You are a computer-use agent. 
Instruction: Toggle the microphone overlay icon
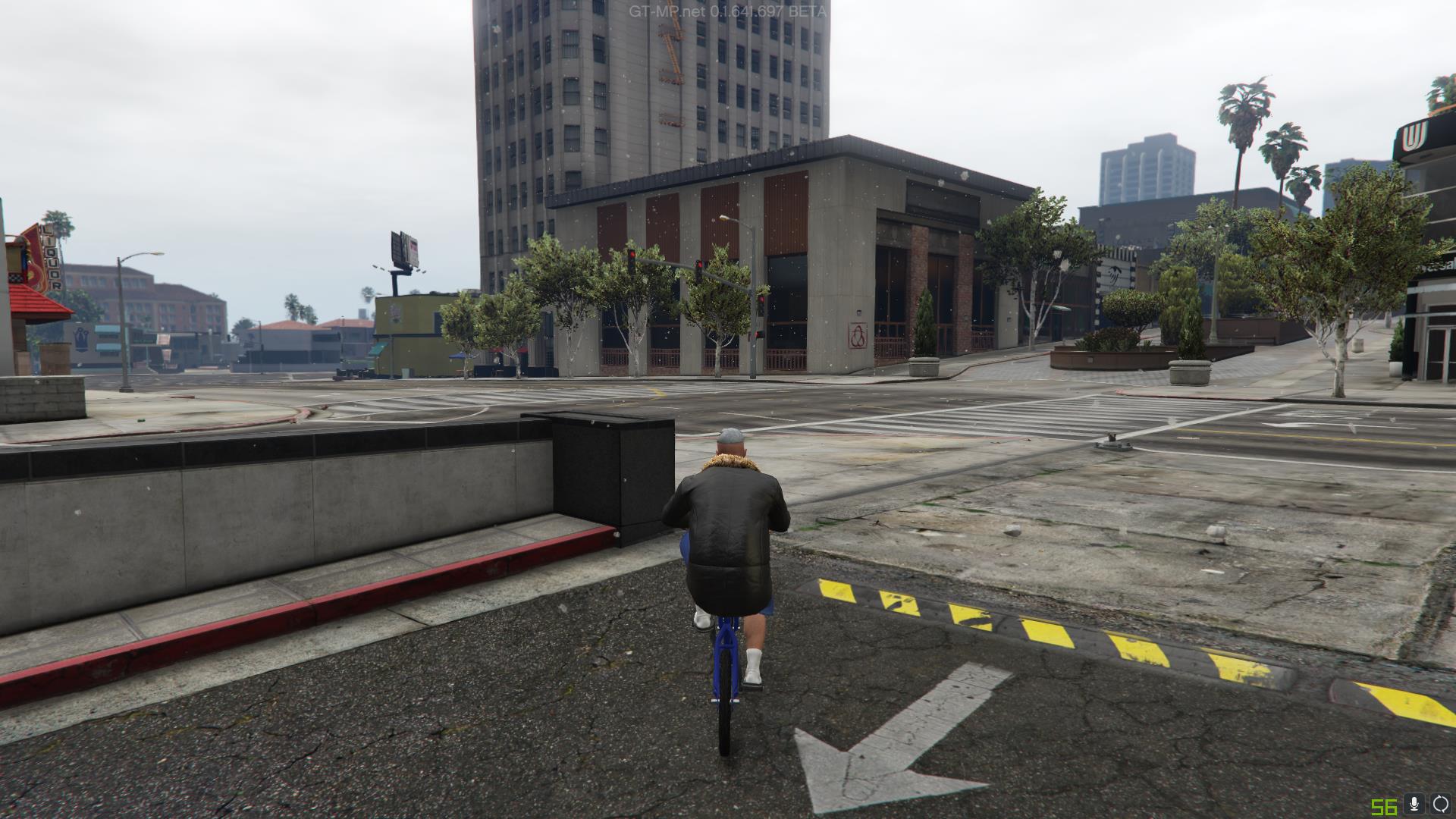coord(1414,805)
